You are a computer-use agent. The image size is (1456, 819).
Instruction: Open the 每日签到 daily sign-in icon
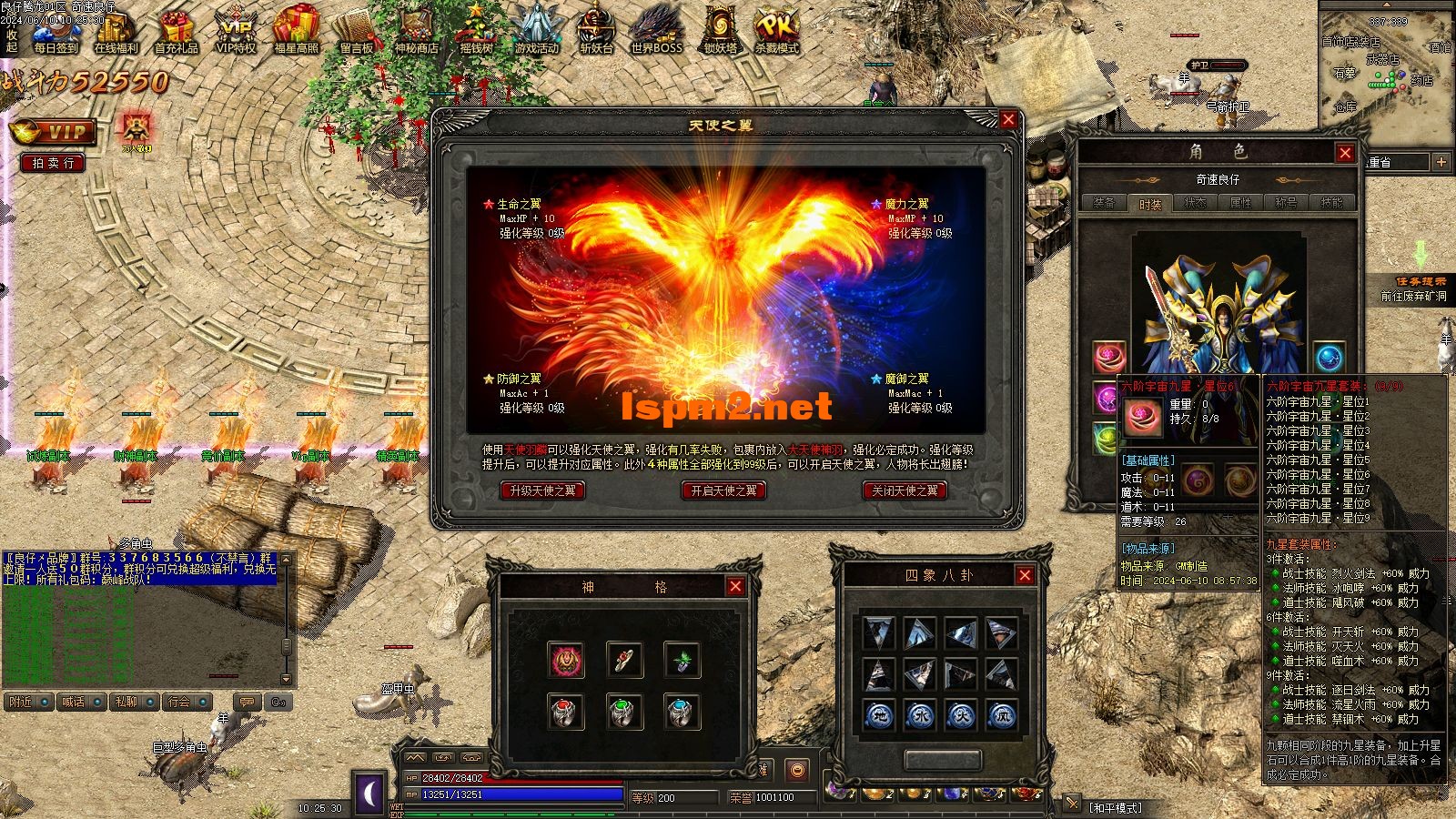point(56,30)
